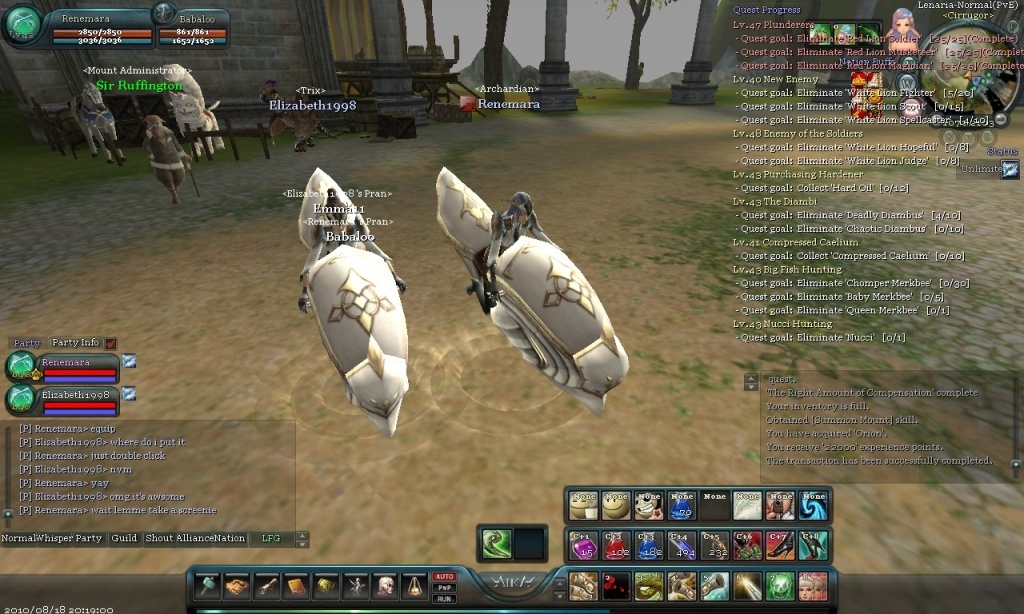Click the Unlimited status buff icon

(x=1009, y=169)
